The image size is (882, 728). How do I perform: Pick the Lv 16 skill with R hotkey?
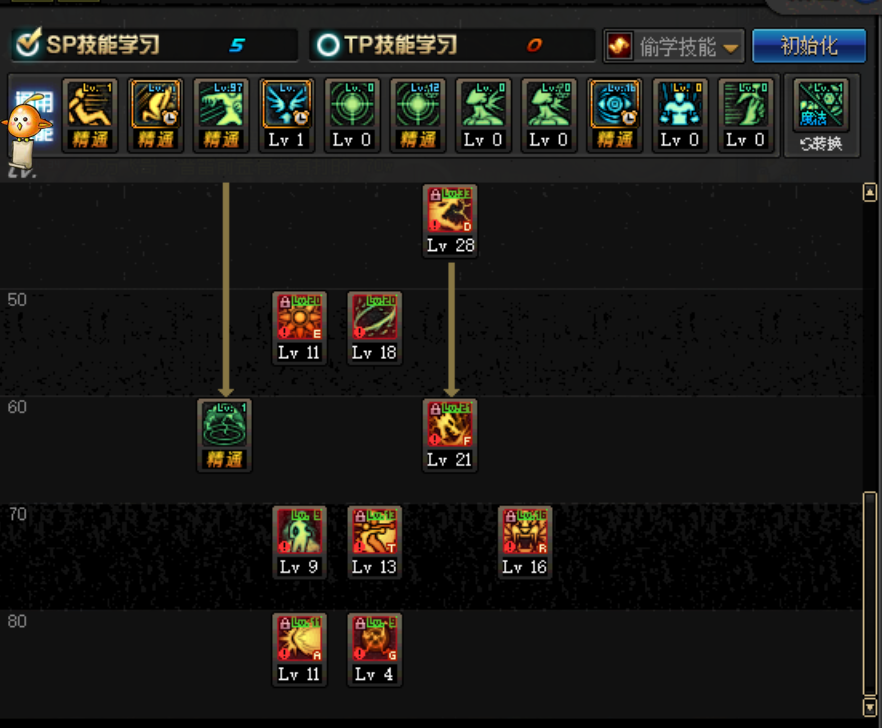(x=524, y=533)
